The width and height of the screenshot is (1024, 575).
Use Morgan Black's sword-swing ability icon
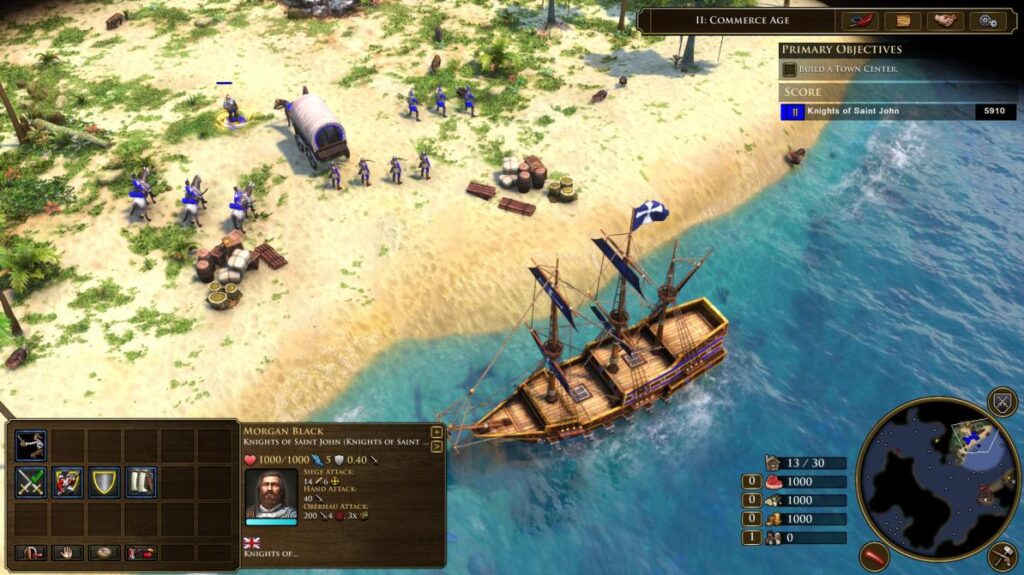click(x=31, y=446)
